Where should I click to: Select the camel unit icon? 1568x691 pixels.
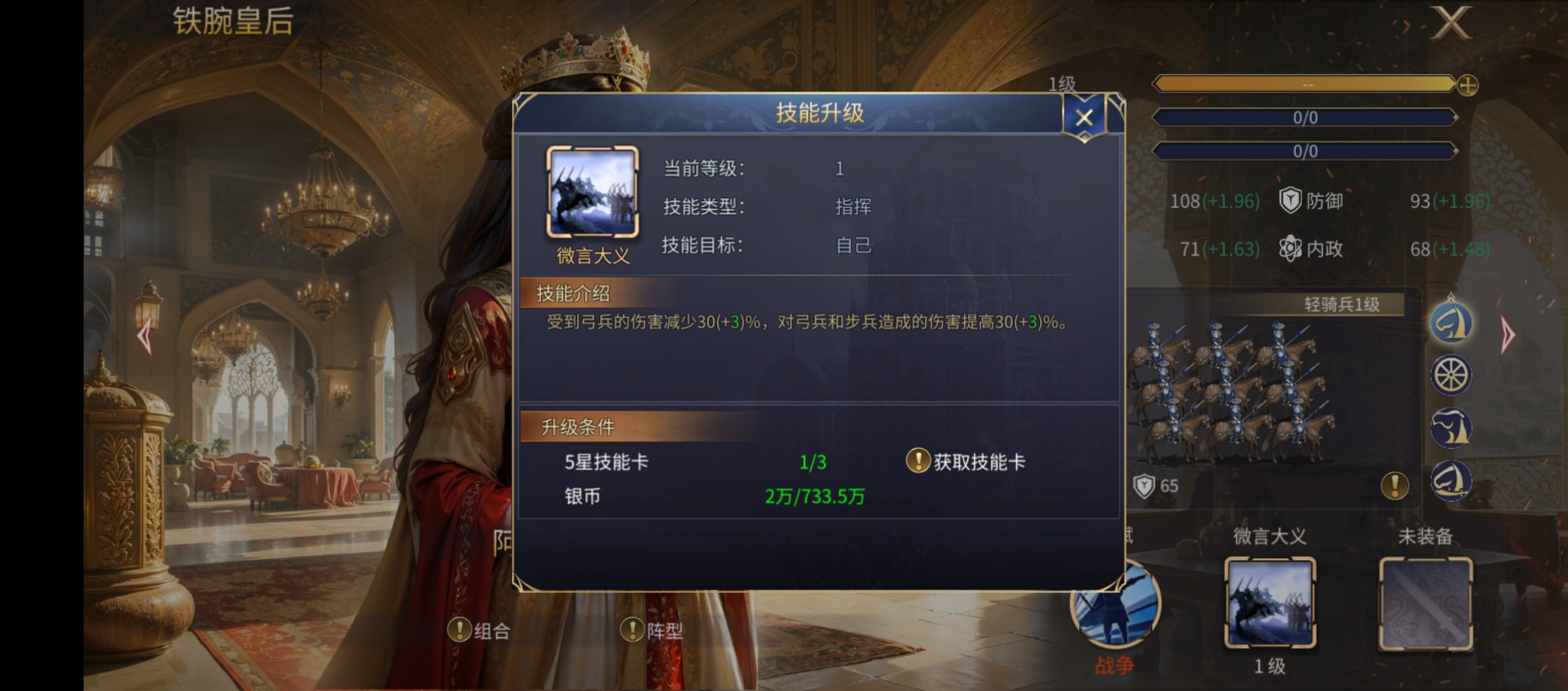coord(1451,427)
